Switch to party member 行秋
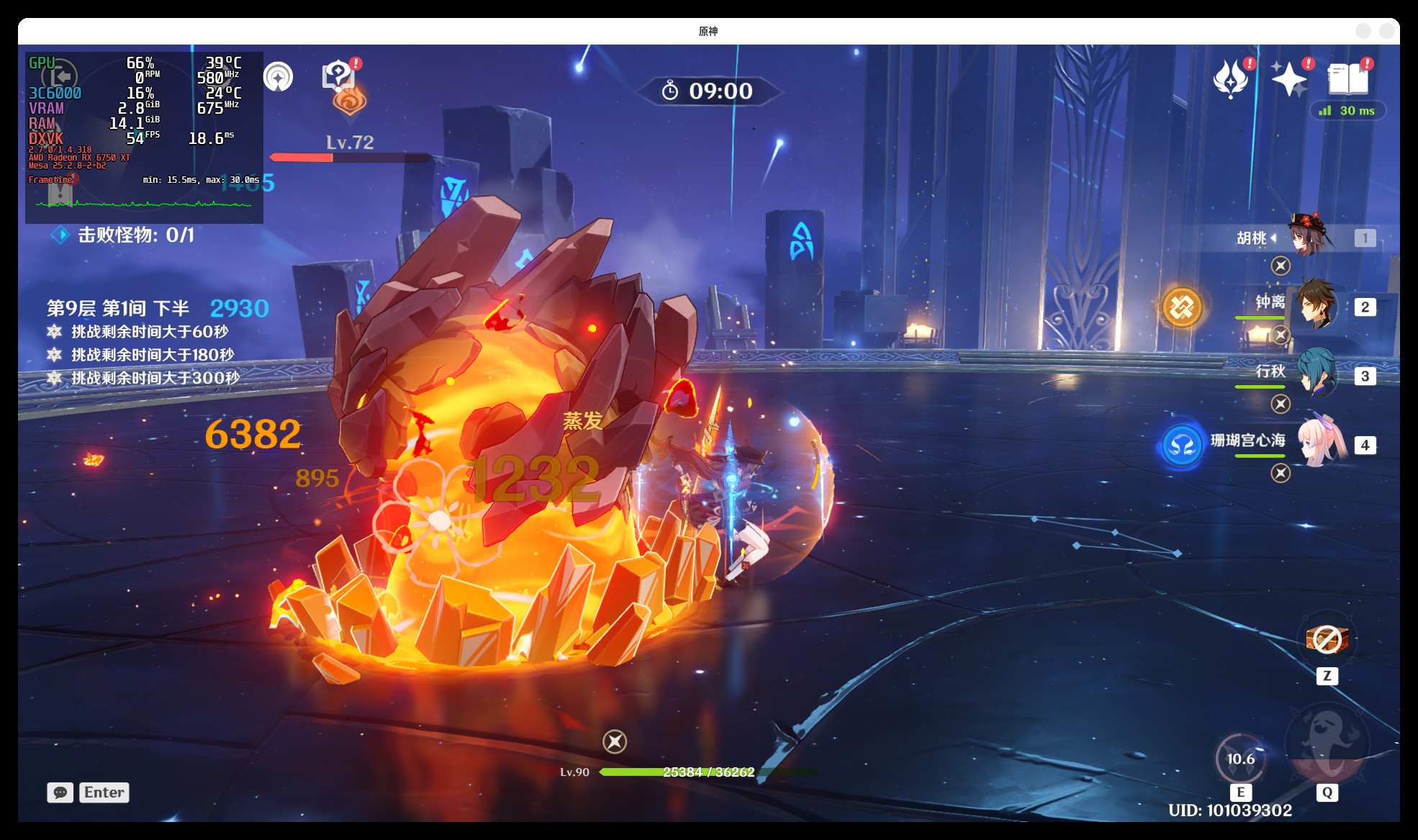 (x=1317, y=374)
